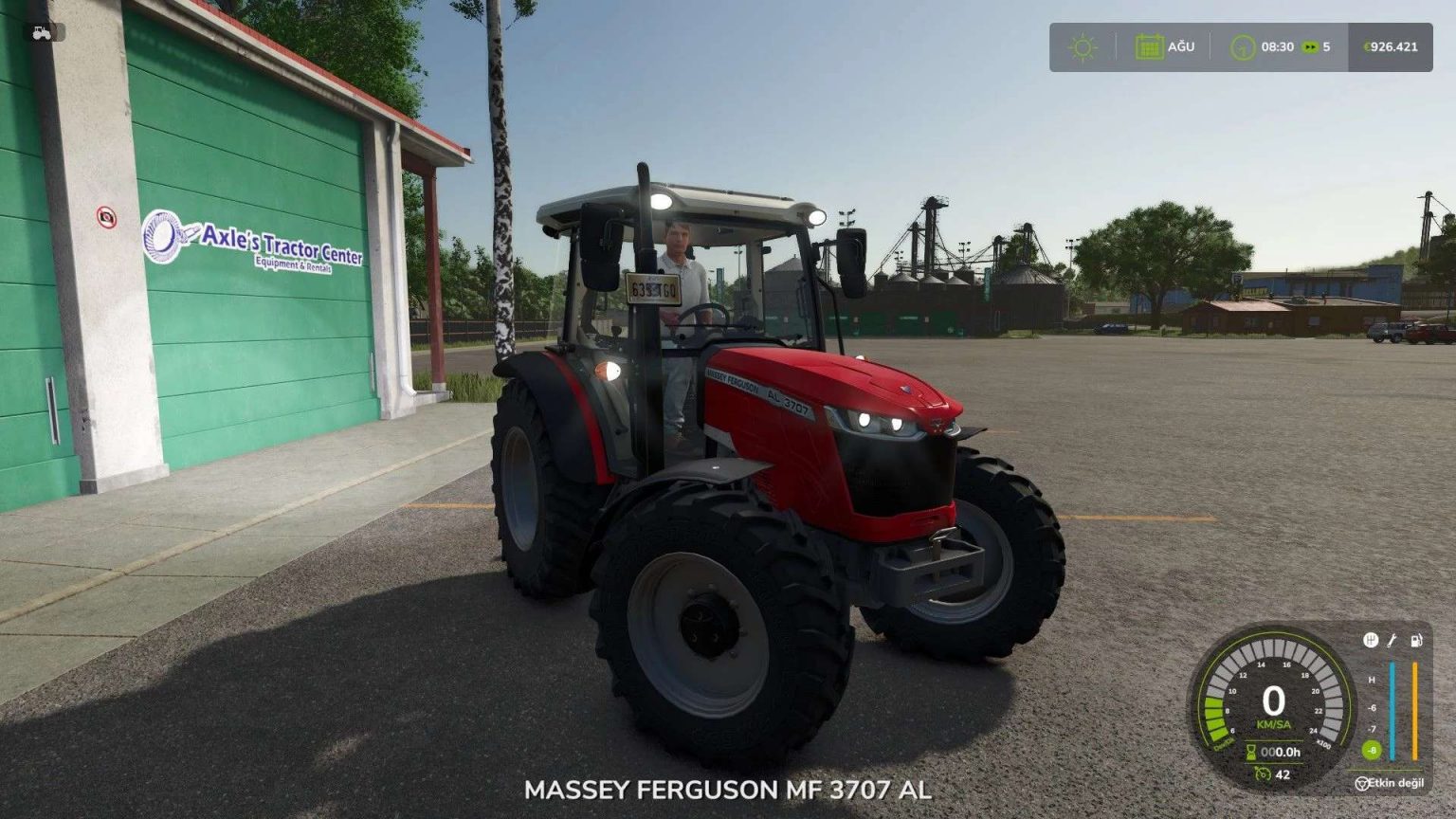1456x819 pixels.
Task: Click the orange fuel level bar
Action: point(1415,710)
